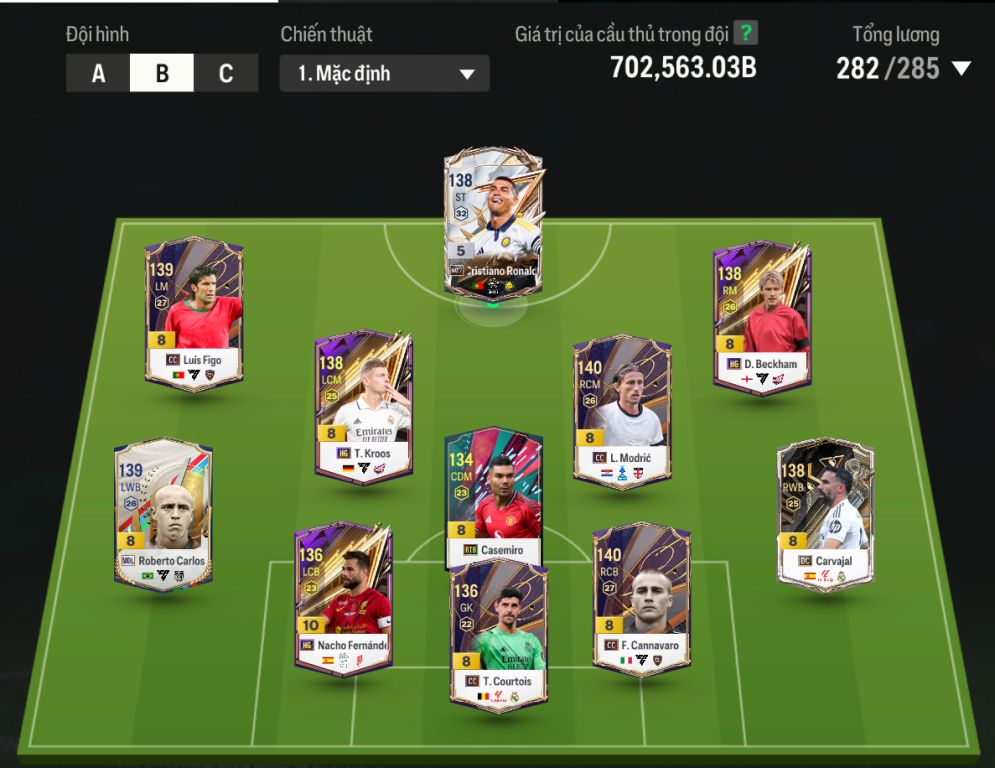The image size is (995, 768).
Task: Select squad tab B
Action: [162, 73]
